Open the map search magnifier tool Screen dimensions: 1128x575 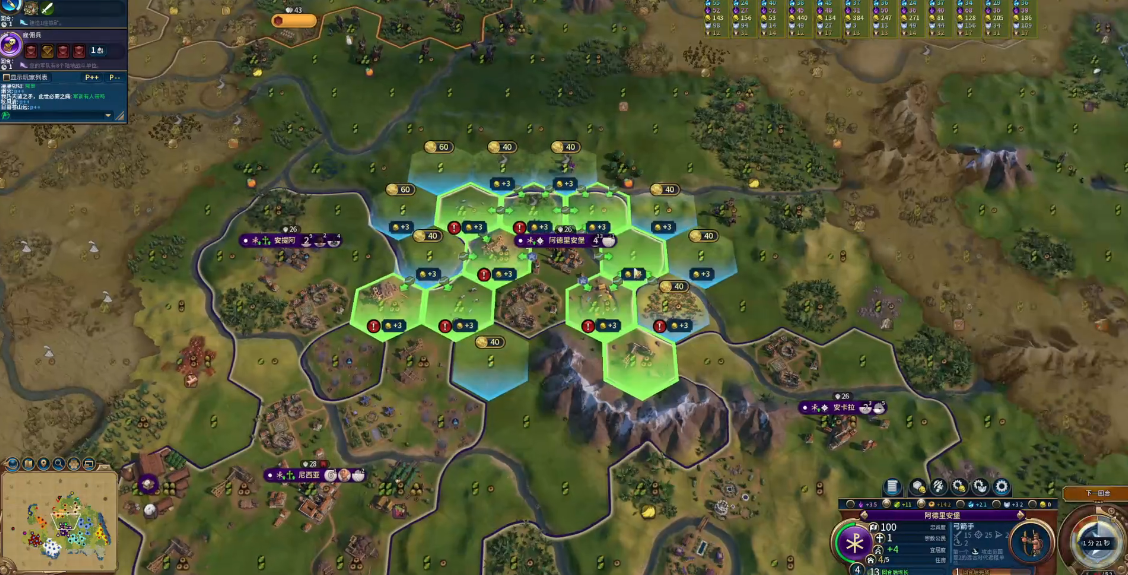pos(59,464)
